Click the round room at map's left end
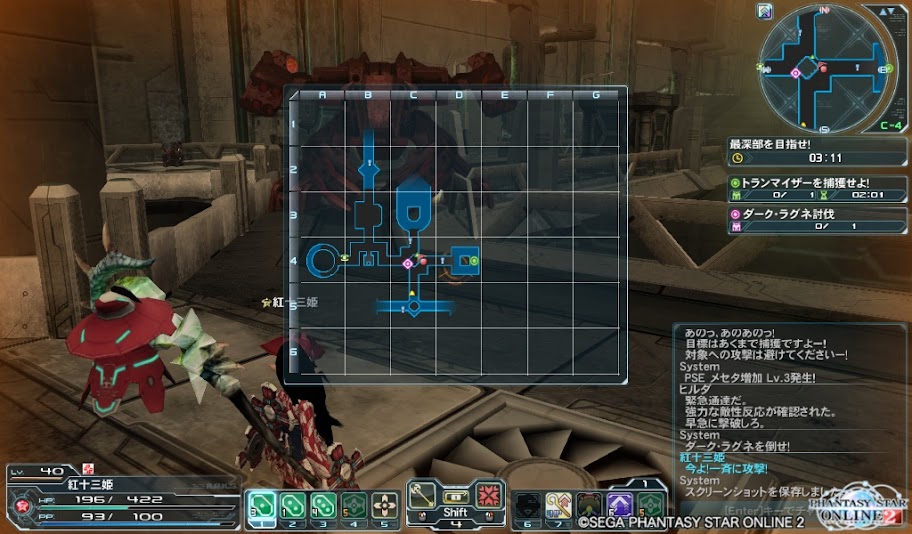912x534 pixels. (x=322, y=261)
